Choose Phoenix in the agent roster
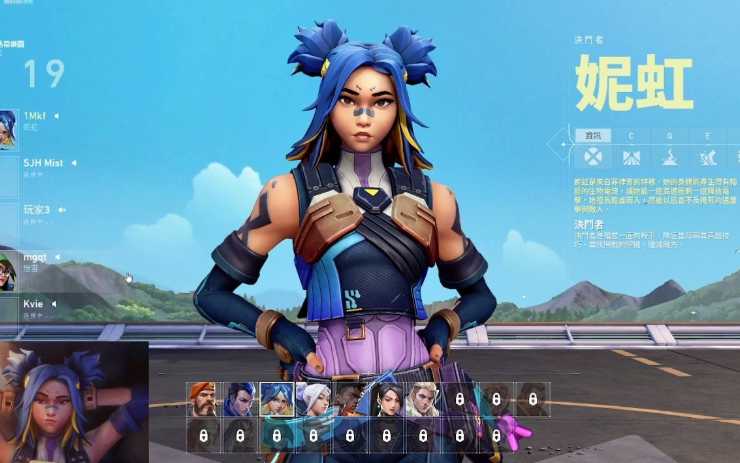The width and height of the screenshot is (740, 463). (x=349, y=399)
